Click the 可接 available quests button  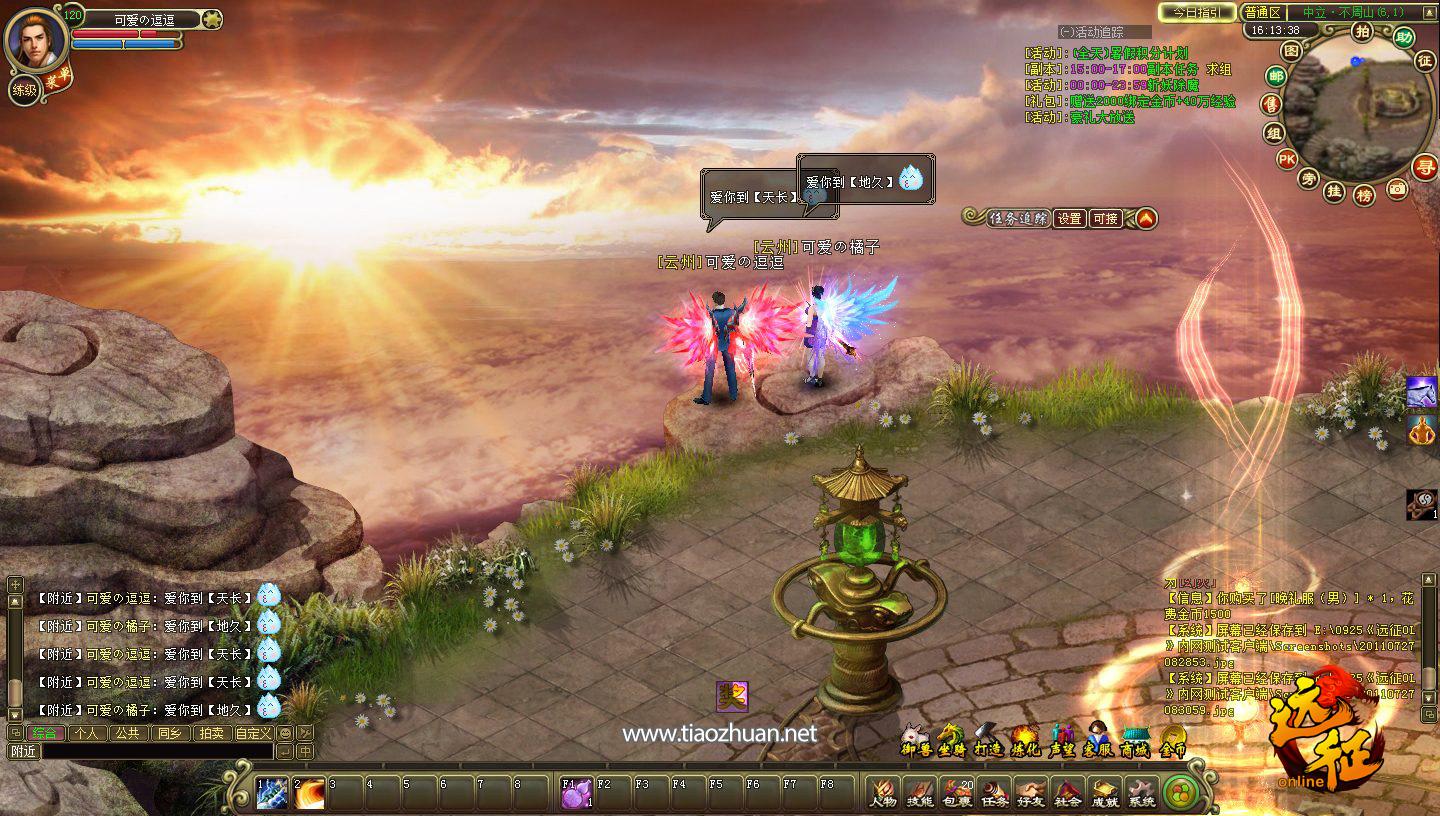tap(1105, 218)
